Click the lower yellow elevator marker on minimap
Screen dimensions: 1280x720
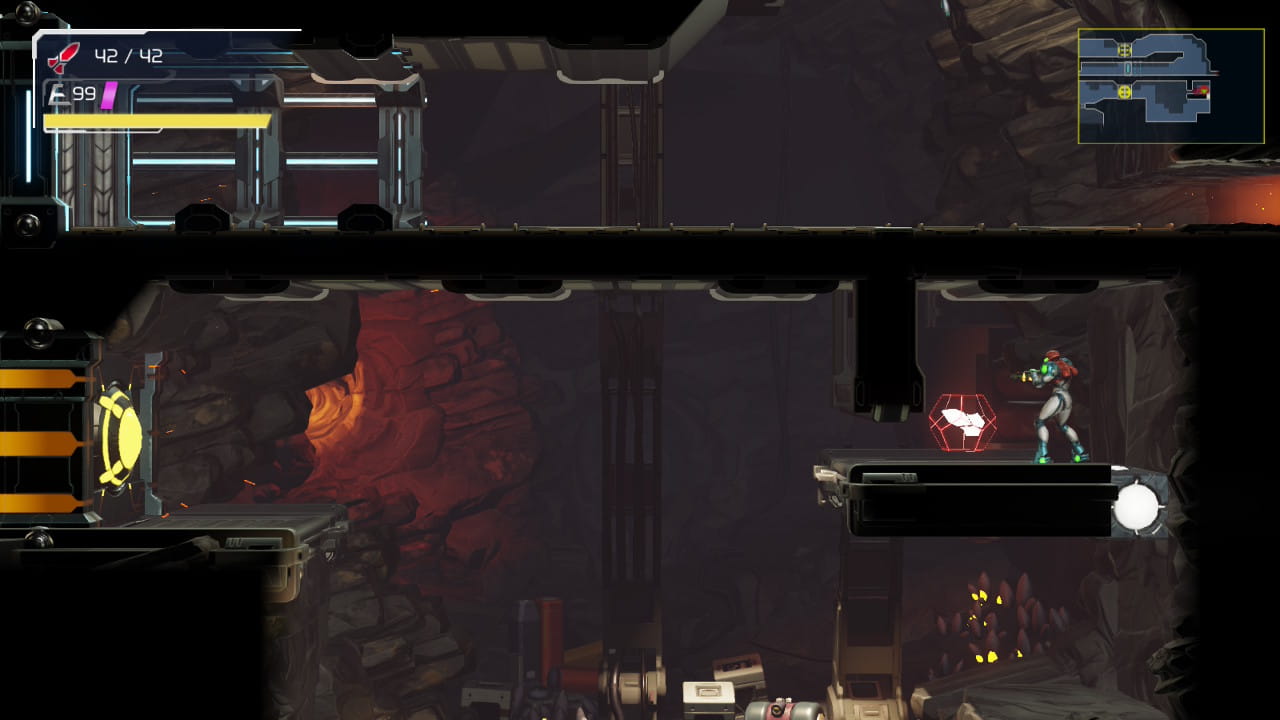tap(1125, 92)
